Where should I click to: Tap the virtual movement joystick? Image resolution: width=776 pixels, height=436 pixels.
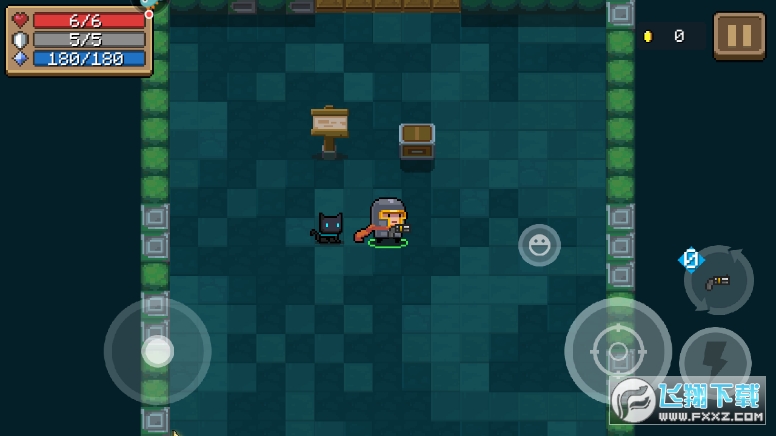click(x=157, y=351)
